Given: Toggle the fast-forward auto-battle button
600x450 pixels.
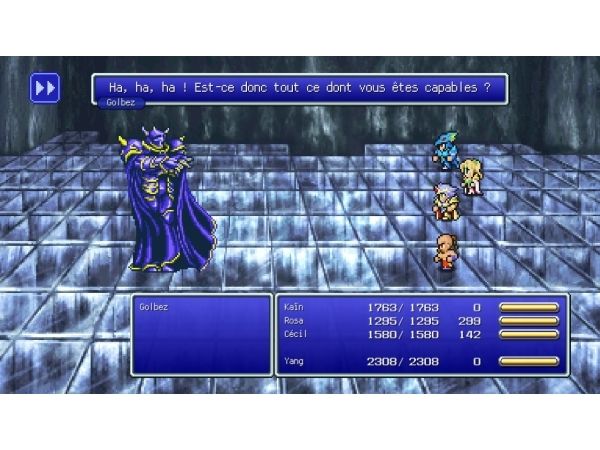Looking at the screenshot, I should coord(45,88).
